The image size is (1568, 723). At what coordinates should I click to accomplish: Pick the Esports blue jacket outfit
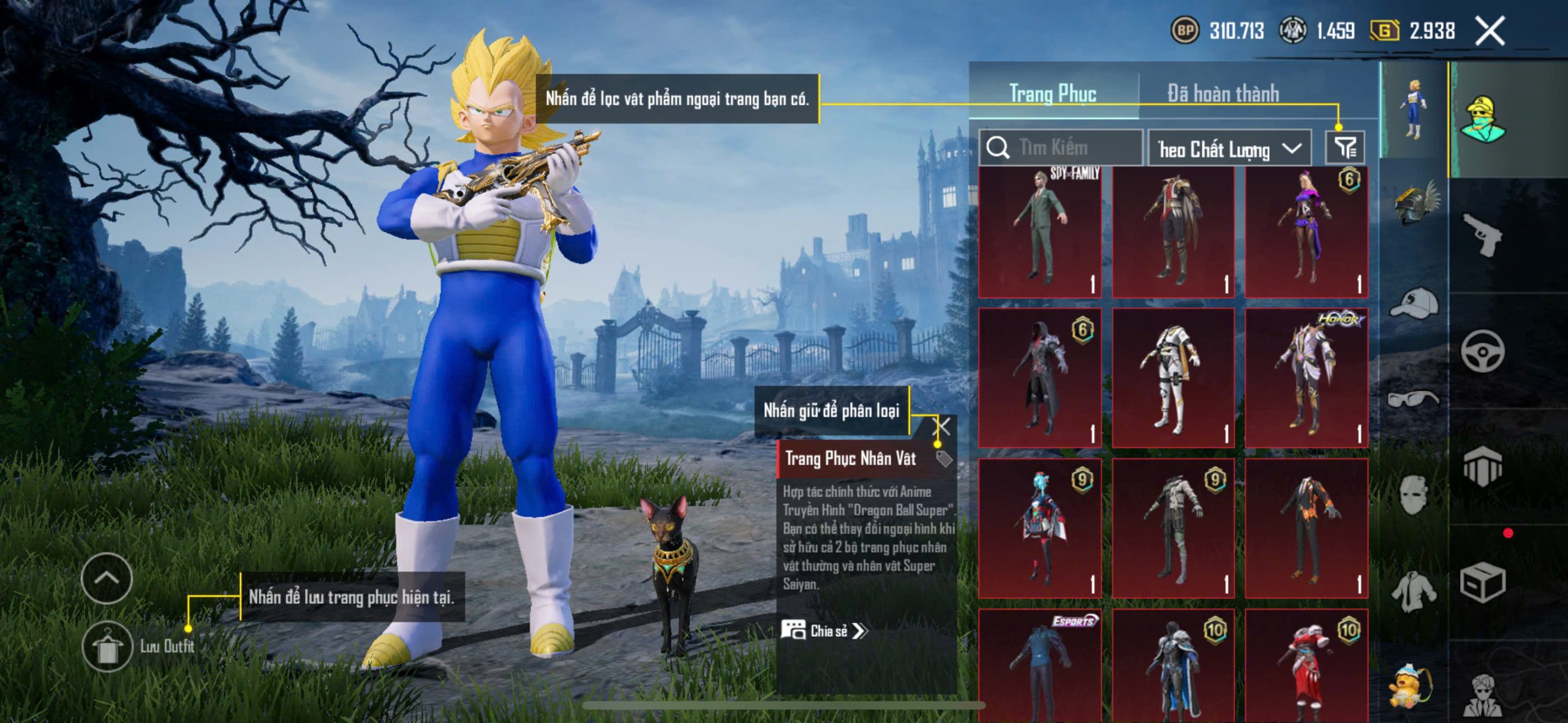coord(1040,666)
